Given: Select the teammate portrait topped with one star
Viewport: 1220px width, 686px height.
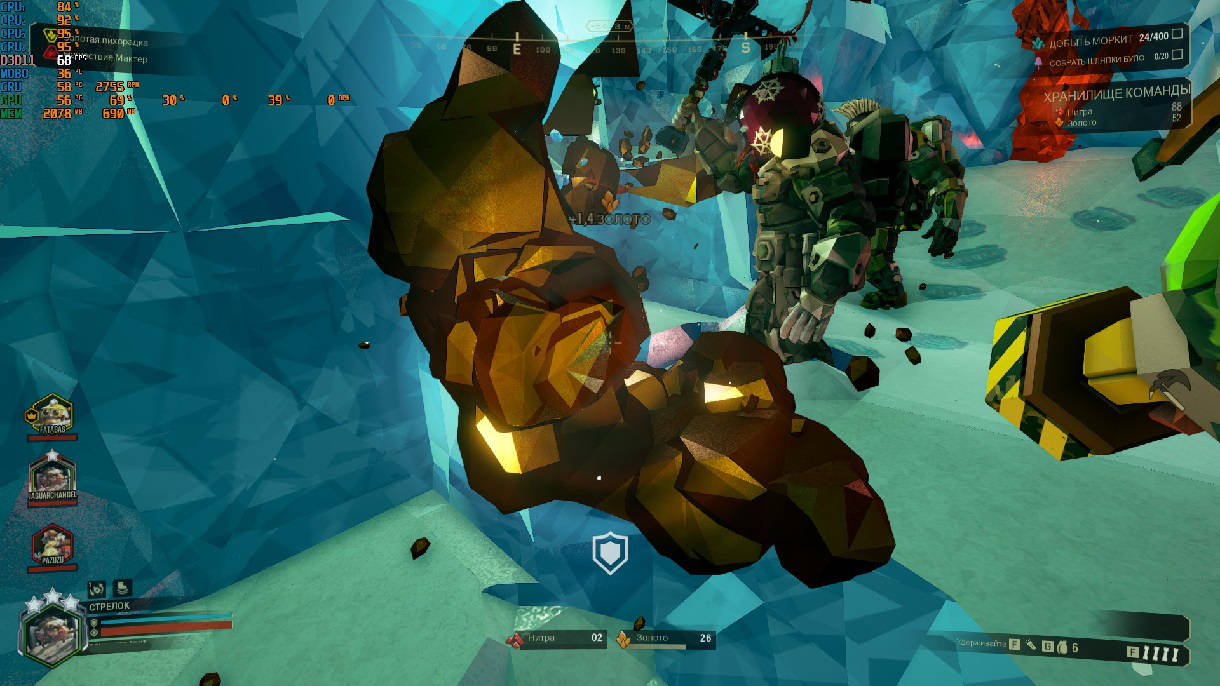Looking at the screenshot, I should 52,478.
